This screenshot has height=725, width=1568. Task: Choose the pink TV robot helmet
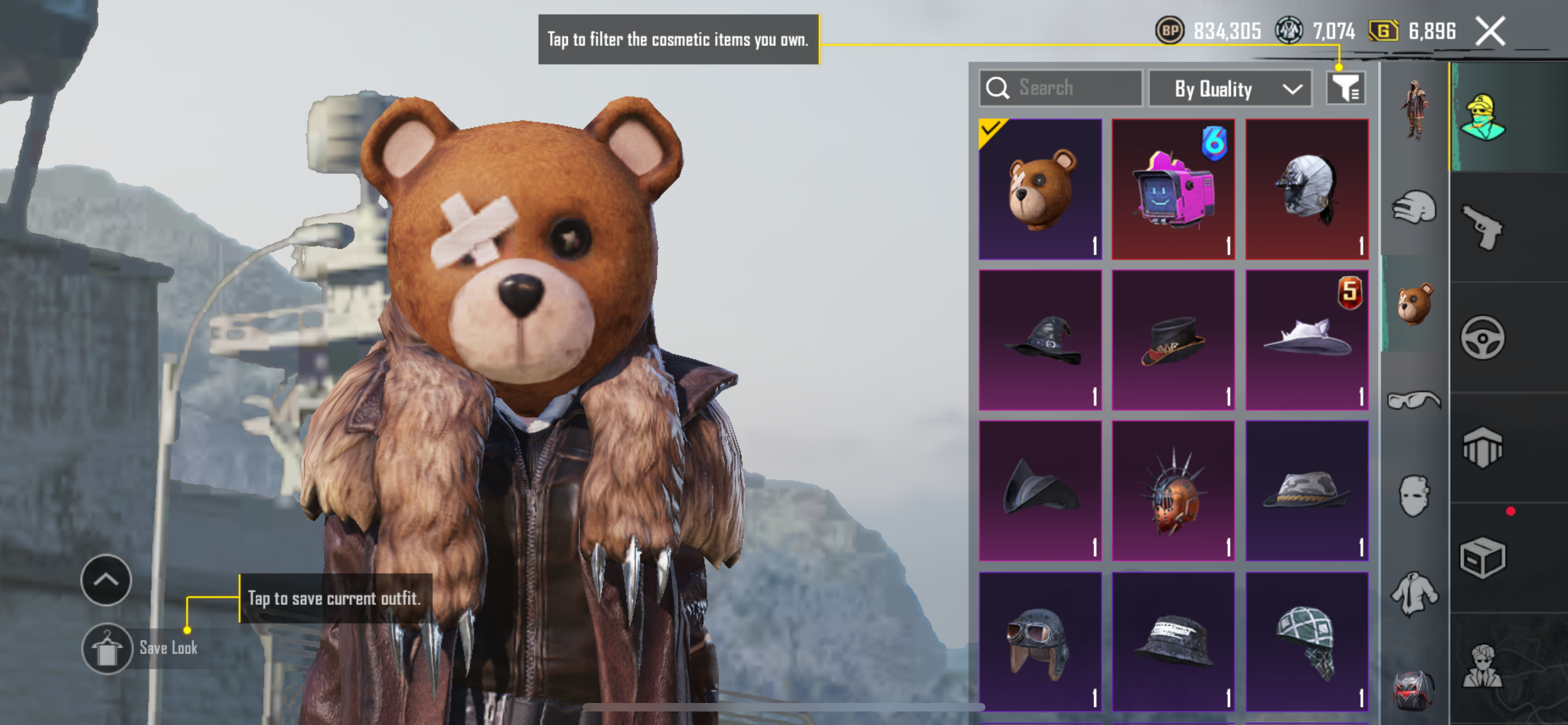pos(1173,189)
